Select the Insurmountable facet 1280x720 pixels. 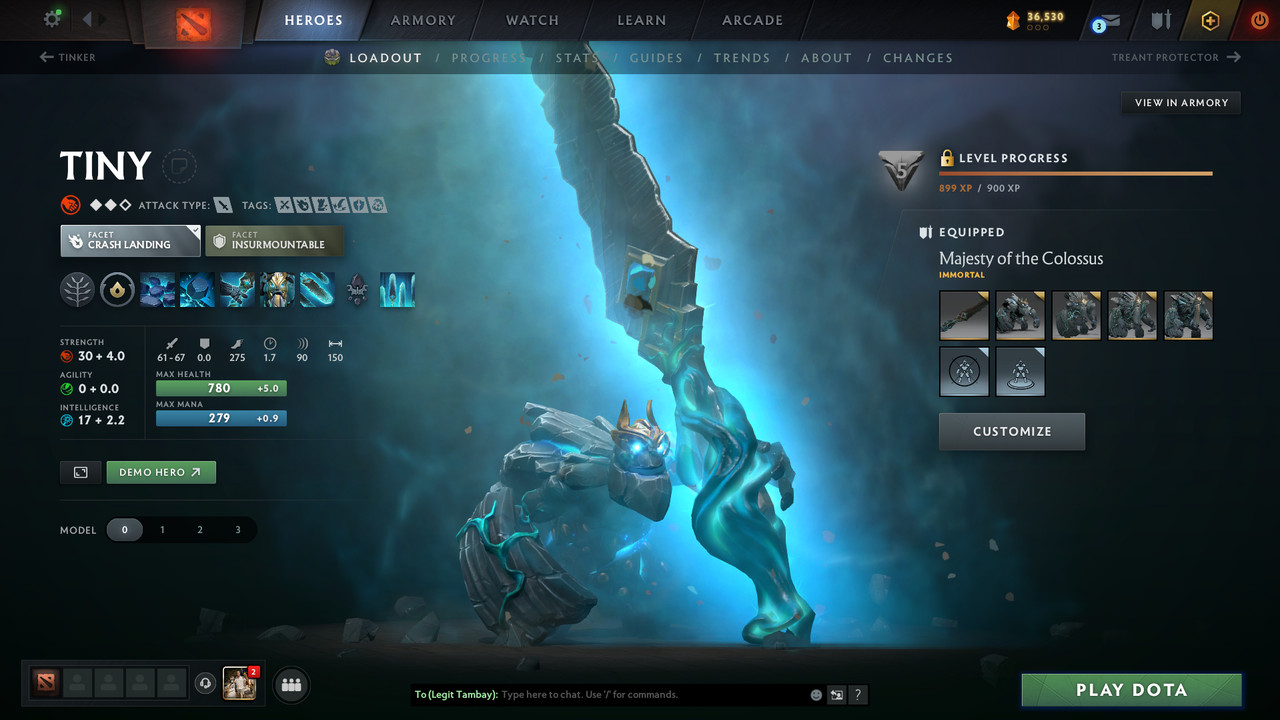pyautogui.click(x=274, y=241)
